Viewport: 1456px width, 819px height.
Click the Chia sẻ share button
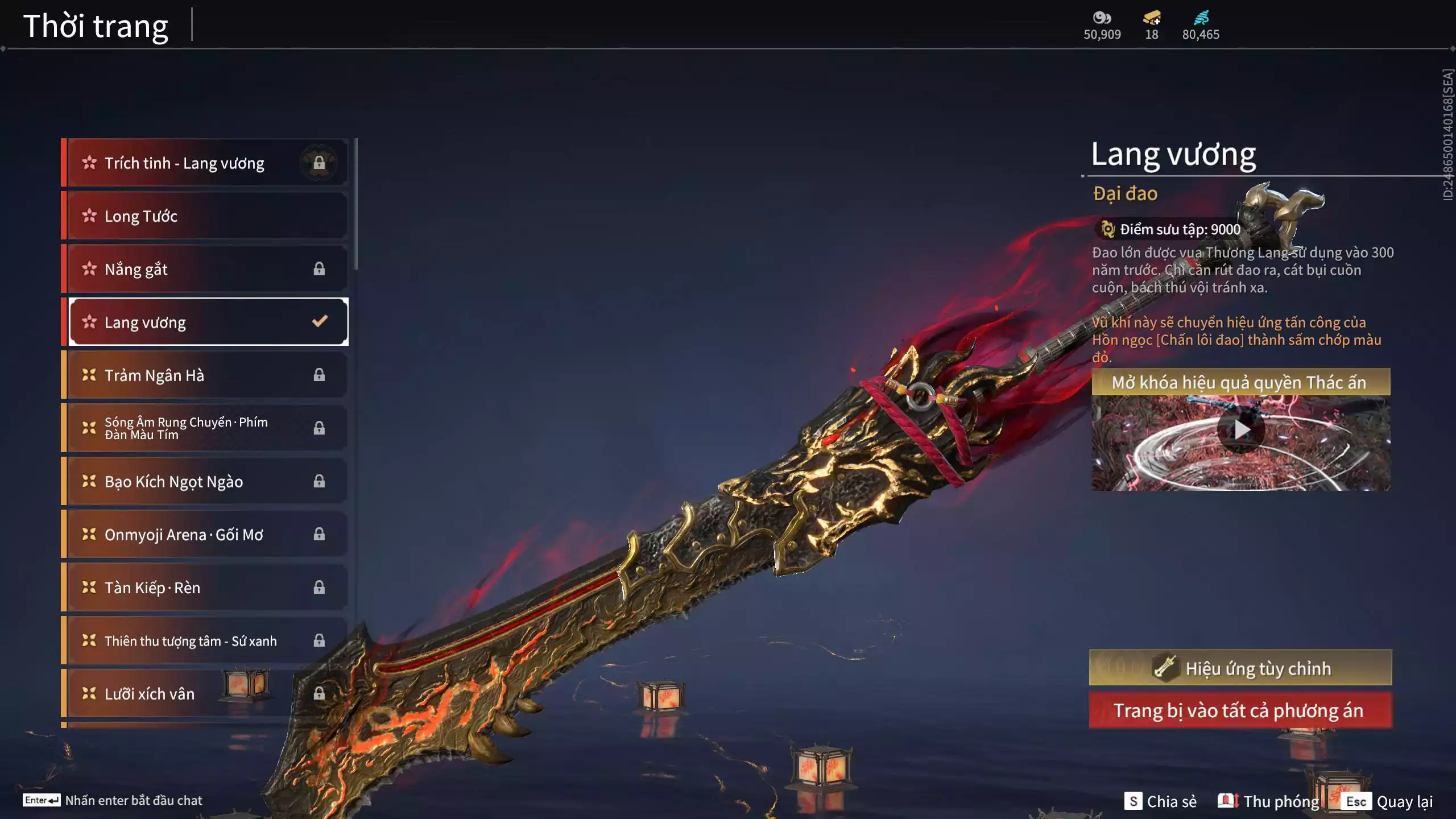pos(1160,801)
